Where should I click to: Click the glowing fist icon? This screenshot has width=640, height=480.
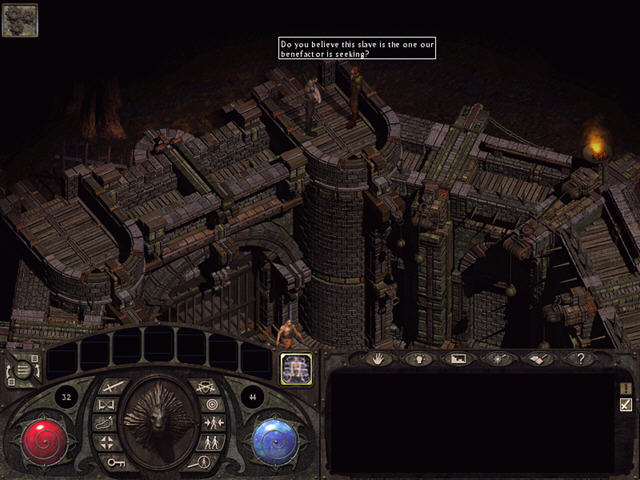(420, 358)
